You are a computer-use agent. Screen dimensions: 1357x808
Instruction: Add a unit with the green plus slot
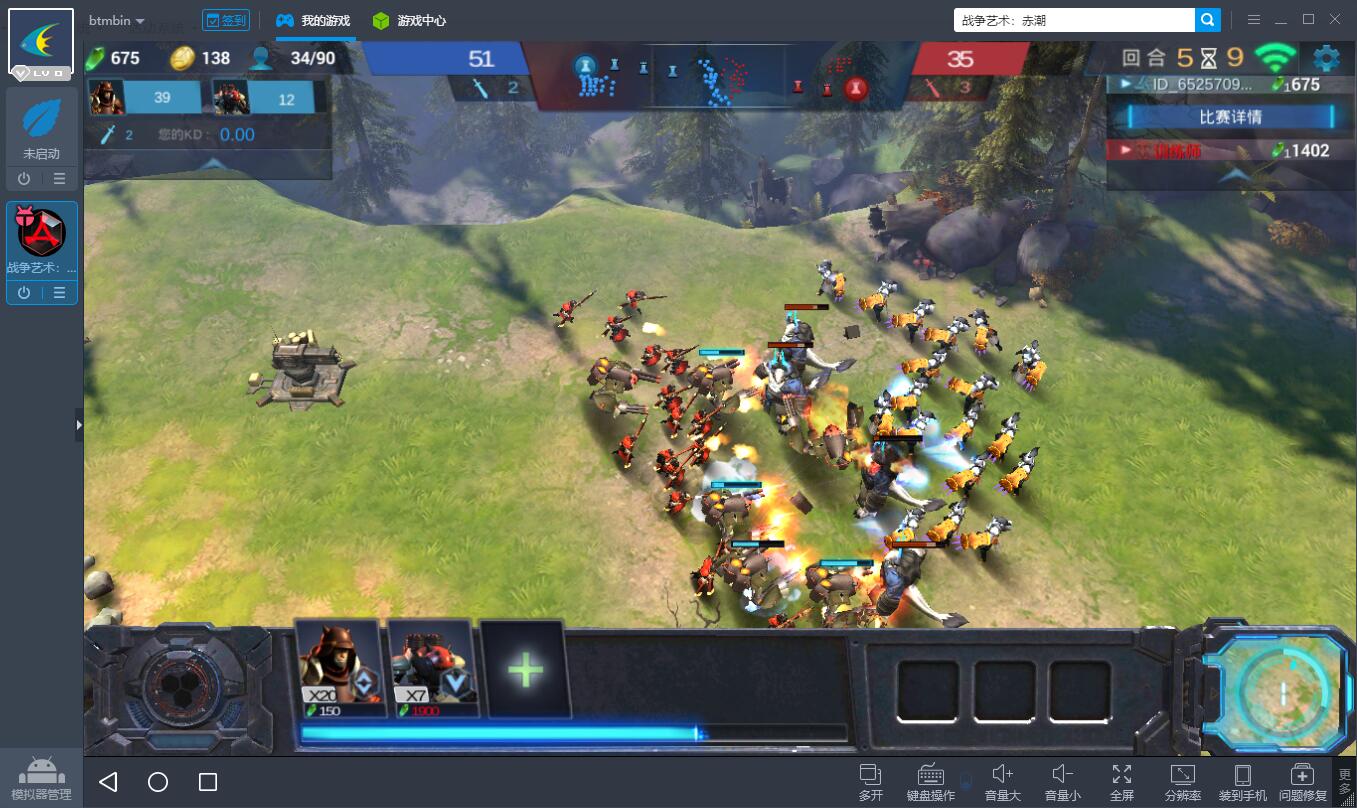(x=525, y=669)
